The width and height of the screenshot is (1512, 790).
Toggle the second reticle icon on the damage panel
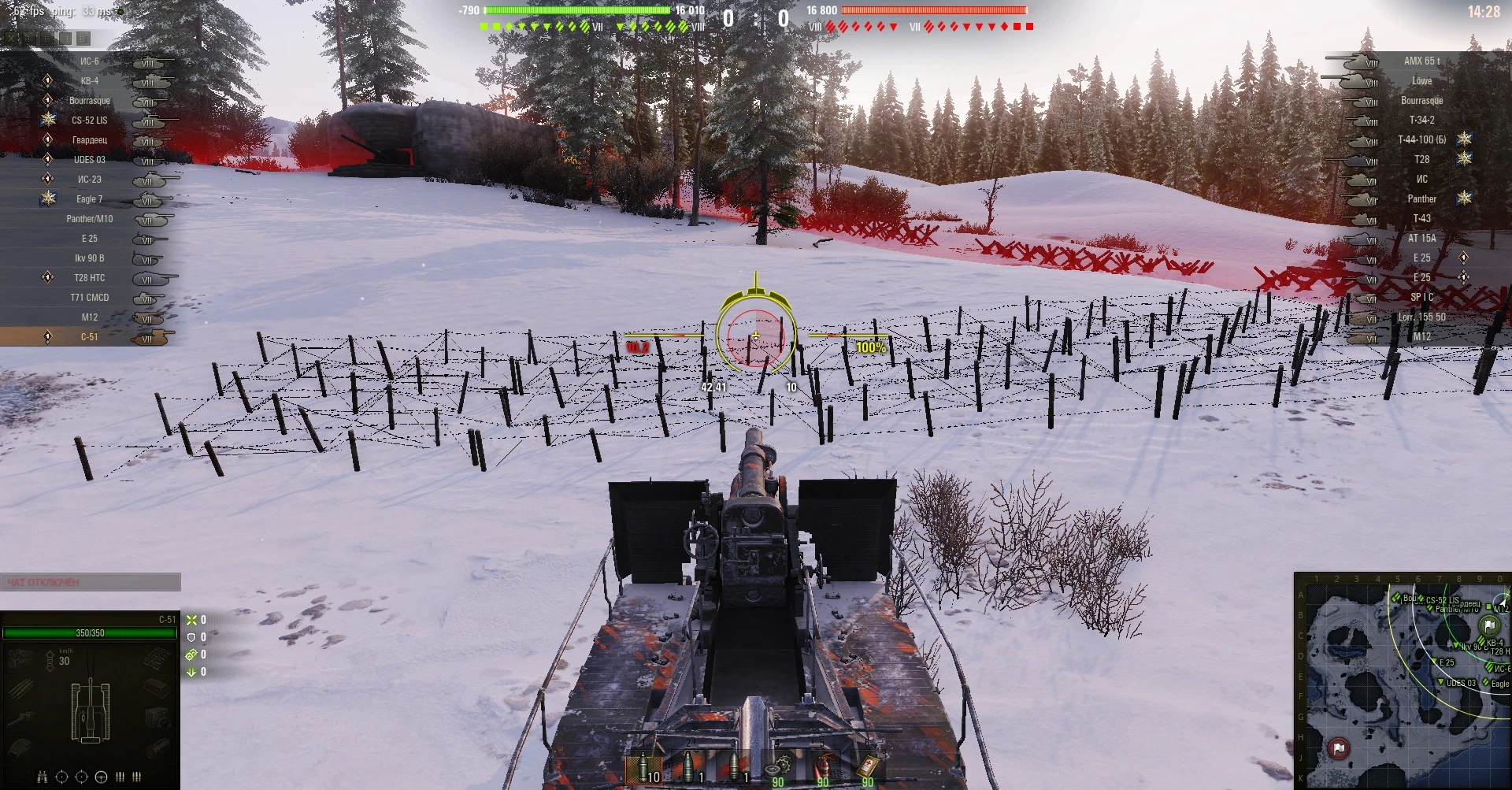[x=81, y=777]
